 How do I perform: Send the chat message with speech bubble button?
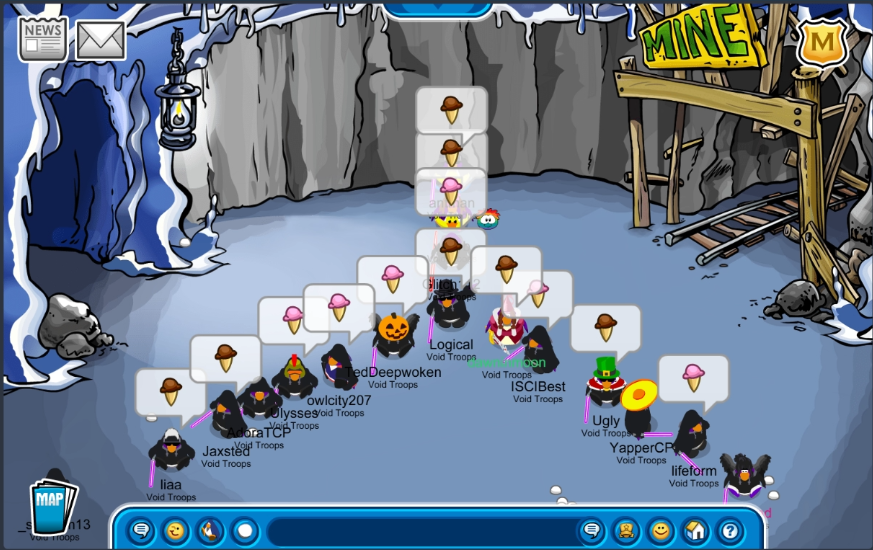pos(592,530)
